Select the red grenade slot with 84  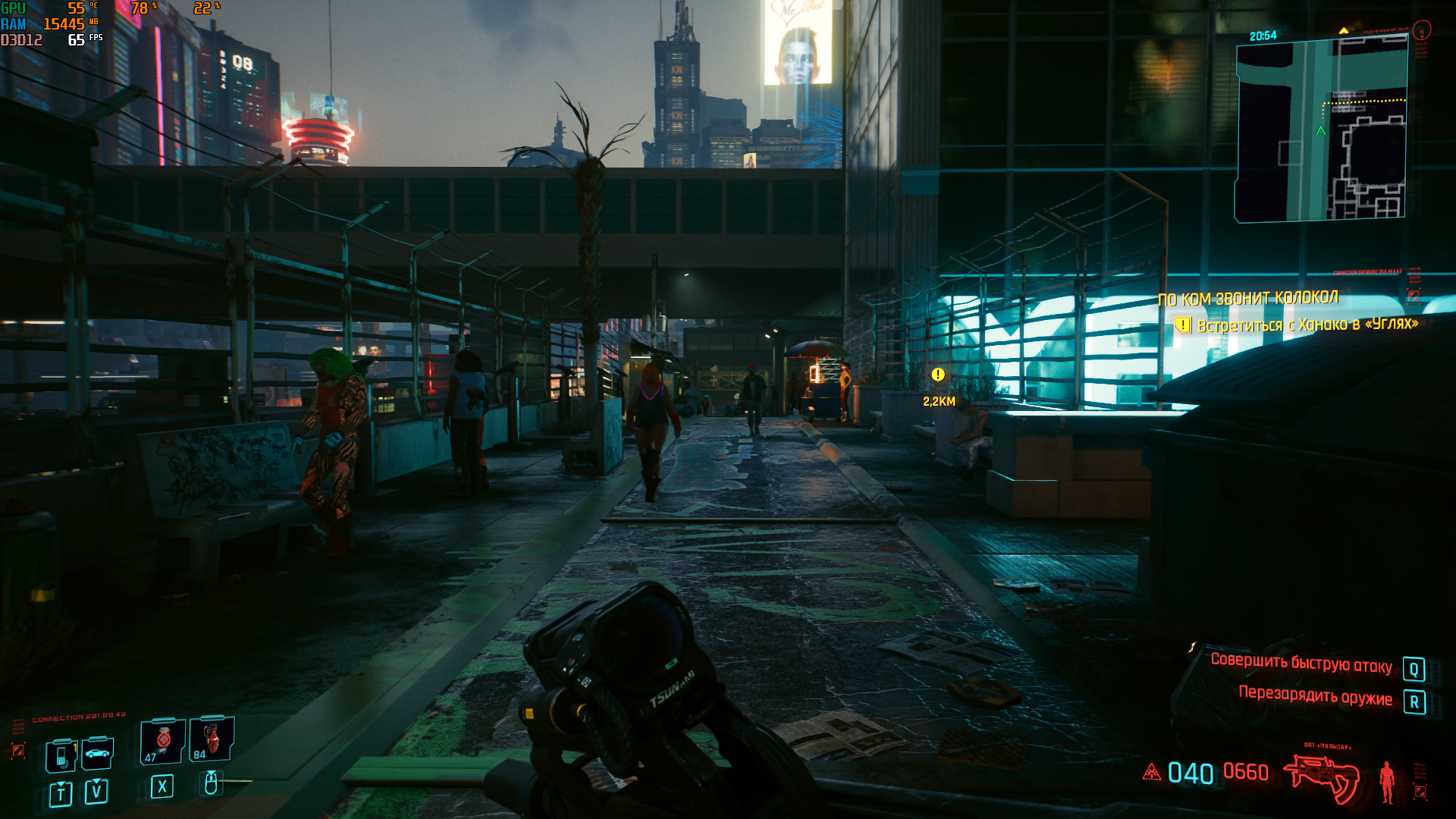click(x=212, y=739)
